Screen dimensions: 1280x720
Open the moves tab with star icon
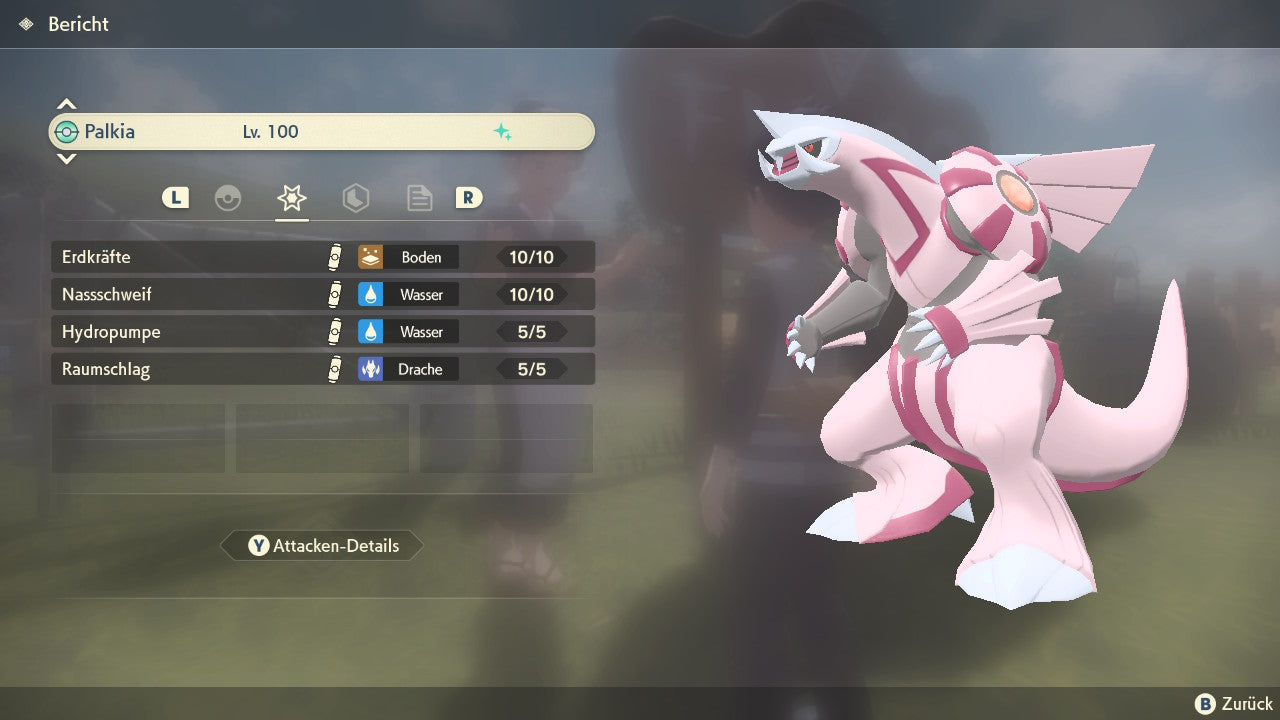pyautogui.click(x=292, y=198)
